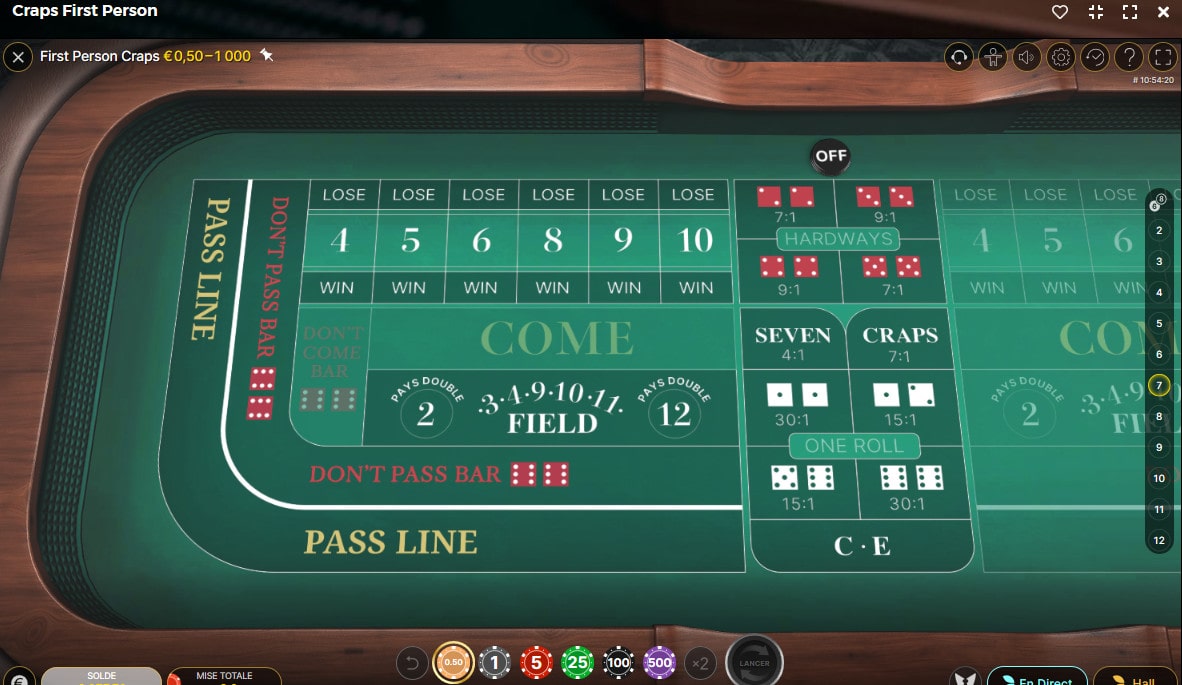This screenshot has height=685, width=1182.
Task: Pick the green 25 chip
Action: click(577, 662)
